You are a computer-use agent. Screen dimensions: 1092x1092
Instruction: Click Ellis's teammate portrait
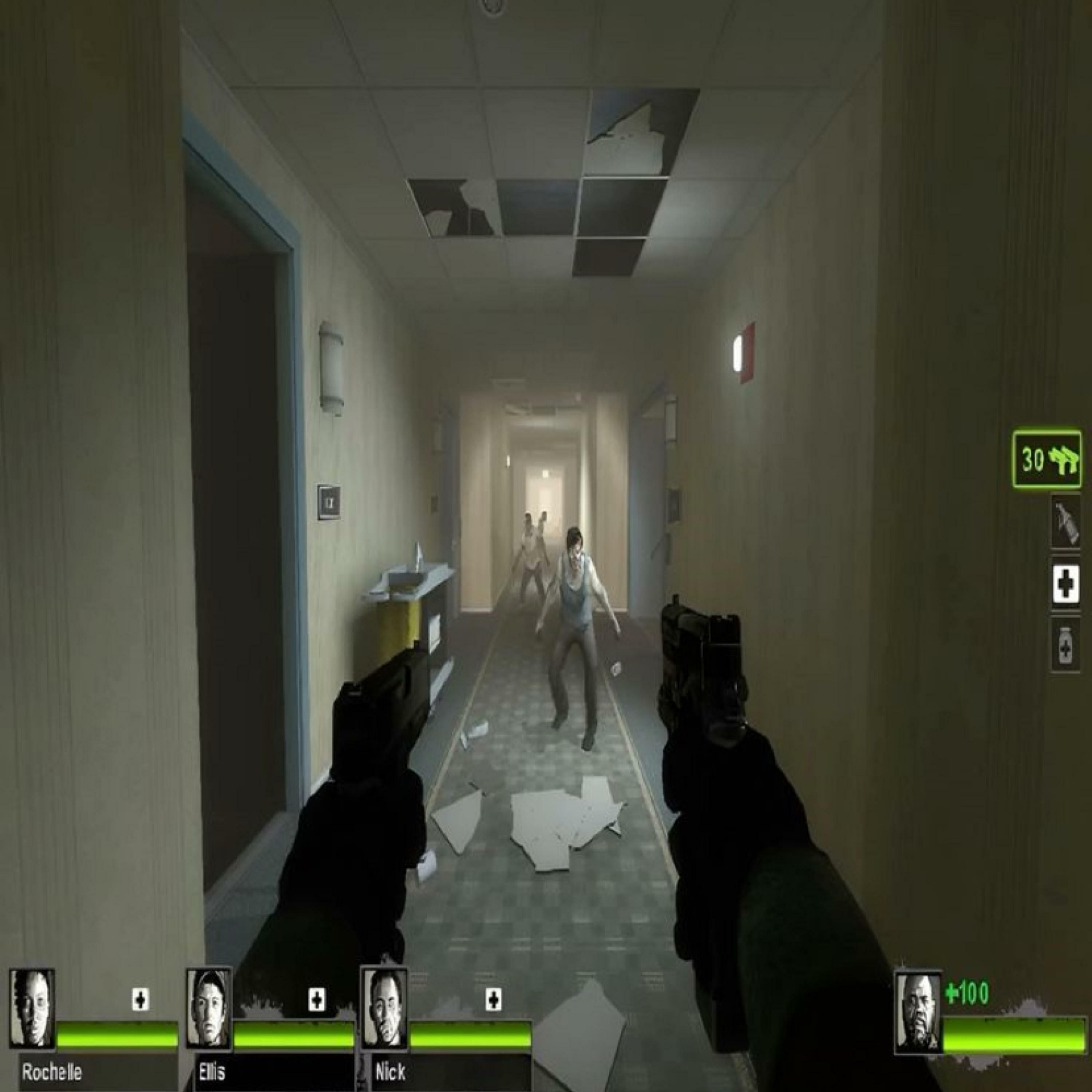click(209, 1008)
